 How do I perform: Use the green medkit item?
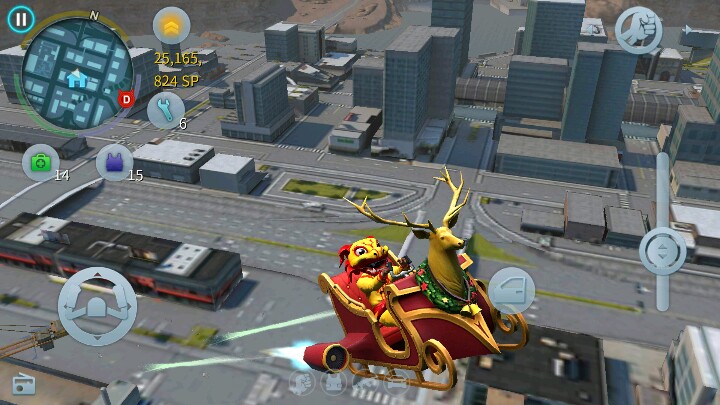[x=41, y=162]
